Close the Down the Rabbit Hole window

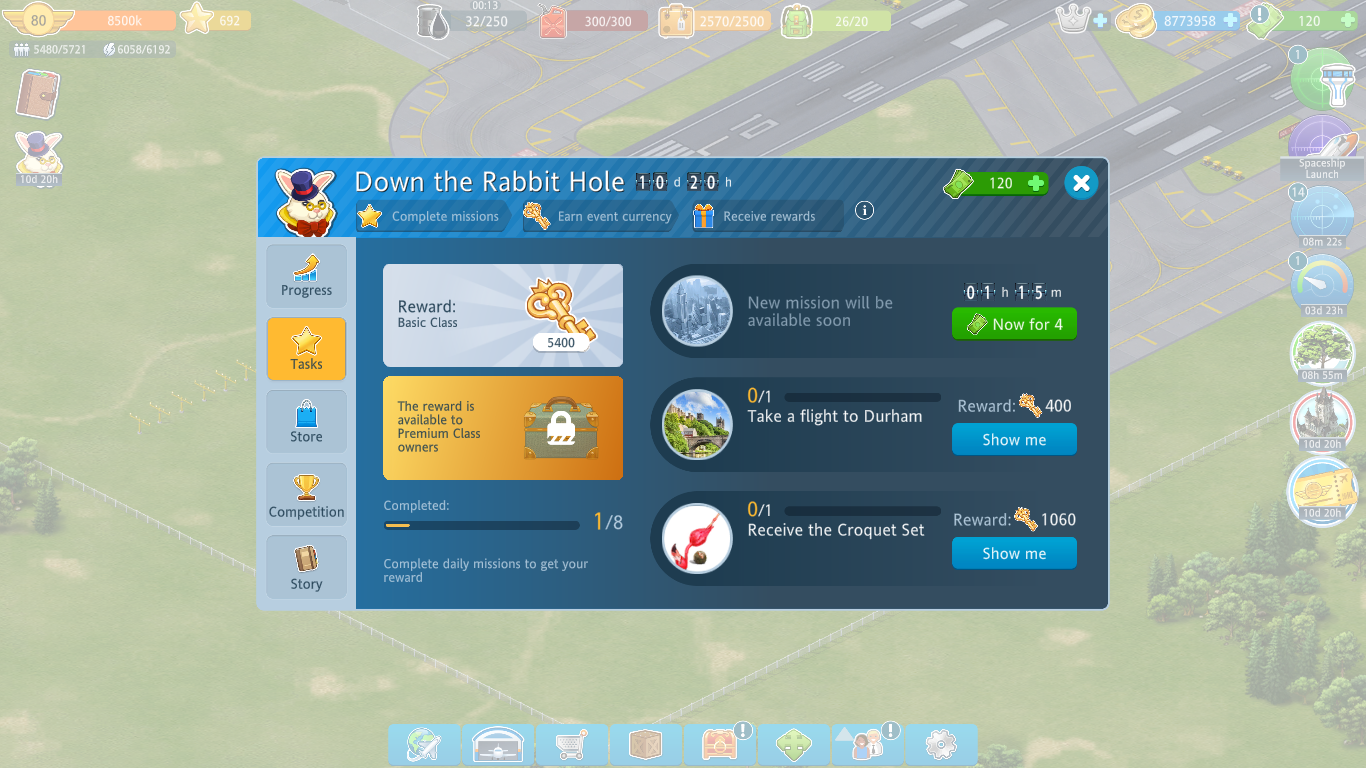(x=1080, y=183)
